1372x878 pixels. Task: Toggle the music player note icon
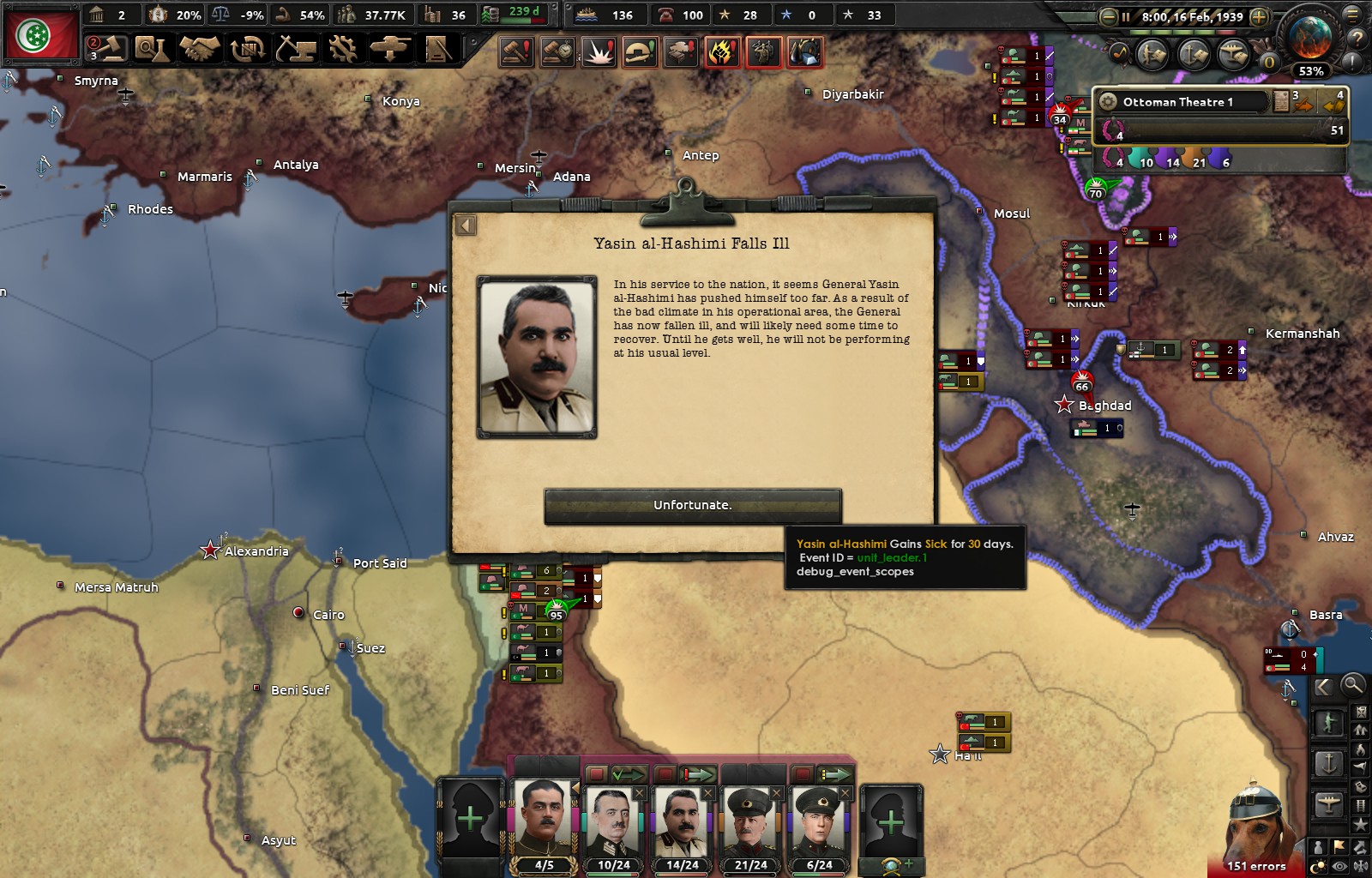coord(1119,53)
